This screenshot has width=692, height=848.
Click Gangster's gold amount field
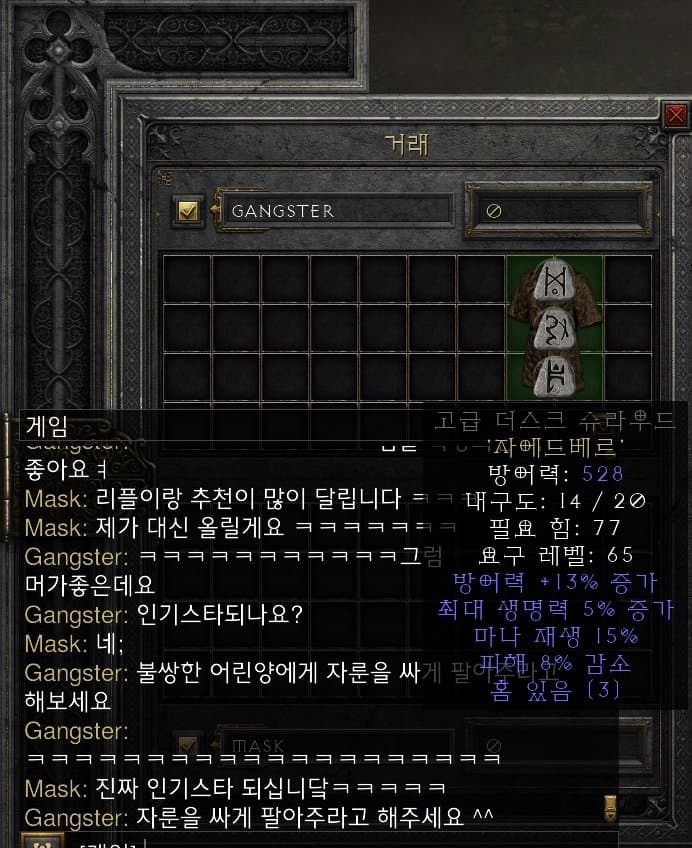(x=551, y=211)
